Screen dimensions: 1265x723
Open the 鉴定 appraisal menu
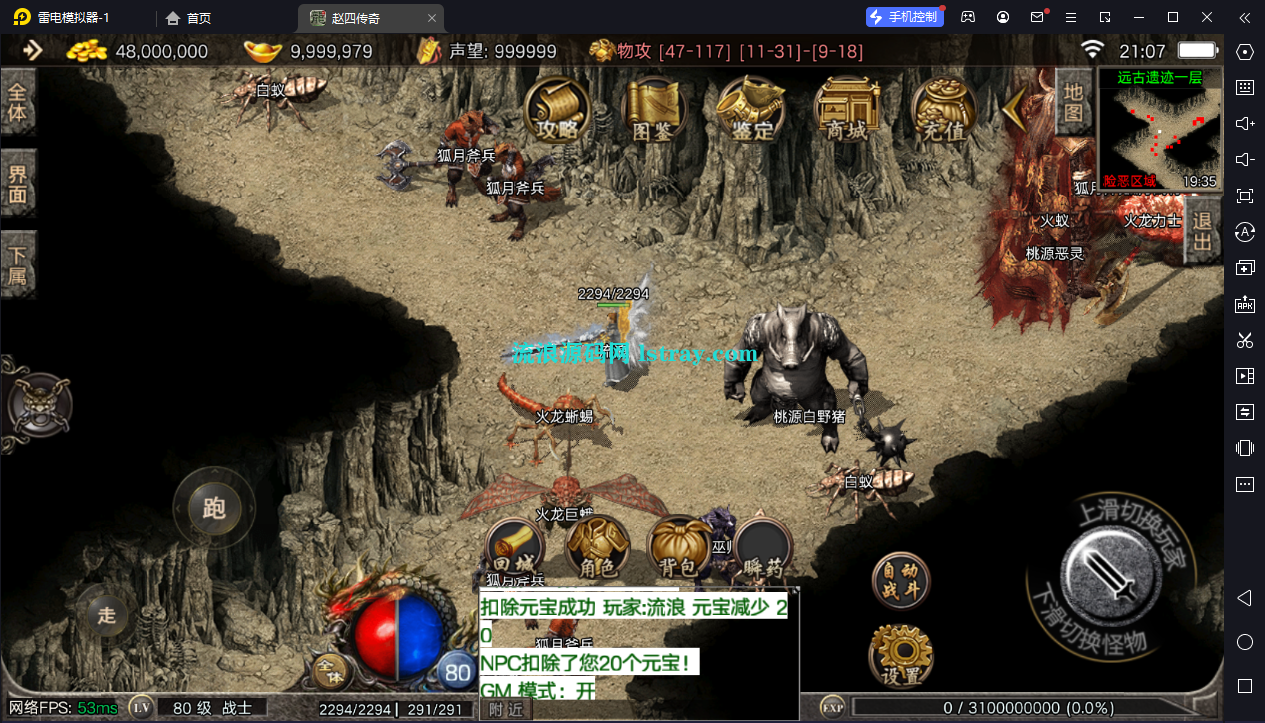click(751, 110)
